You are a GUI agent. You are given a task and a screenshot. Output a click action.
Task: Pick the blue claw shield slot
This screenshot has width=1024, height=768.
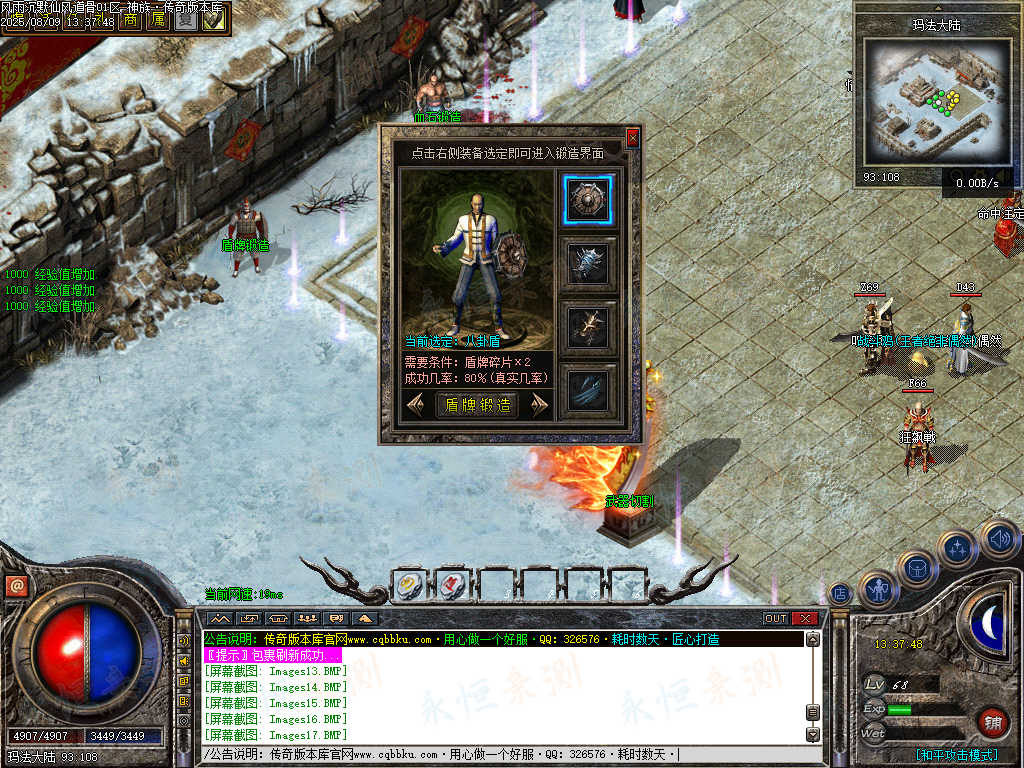click(587, 389)
